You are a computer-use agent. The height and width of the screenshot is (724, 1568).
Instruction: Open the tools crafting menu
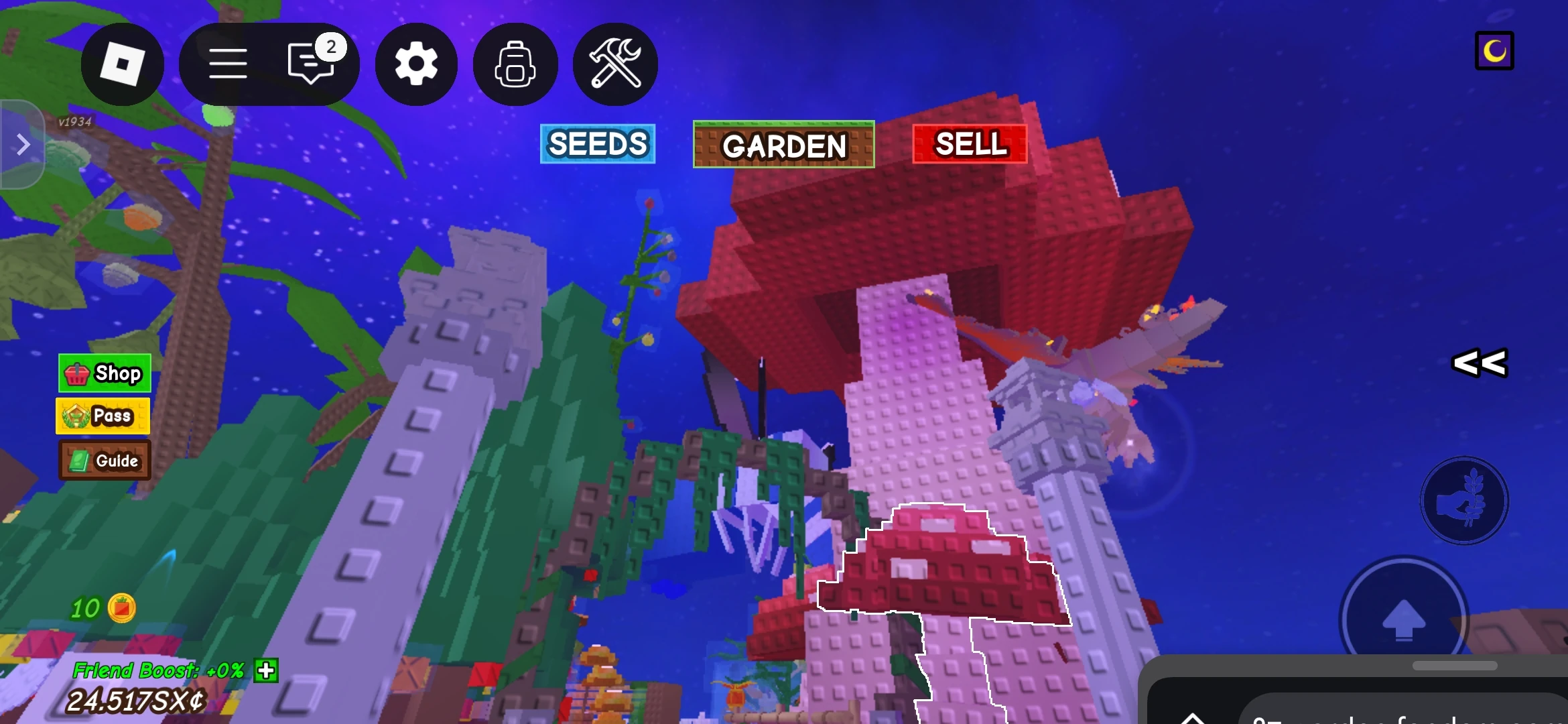[x=614, y=64]
